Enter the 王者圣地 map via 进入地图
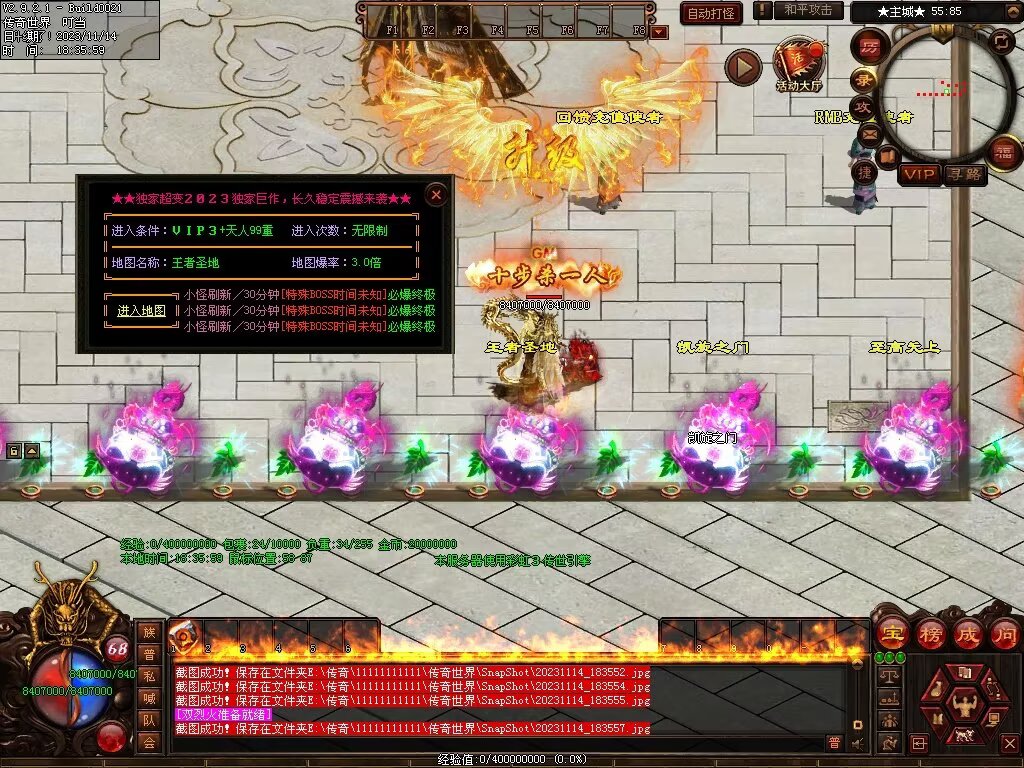The height and width of the screenshot is (768, 1024). click(x=142, y=311)
